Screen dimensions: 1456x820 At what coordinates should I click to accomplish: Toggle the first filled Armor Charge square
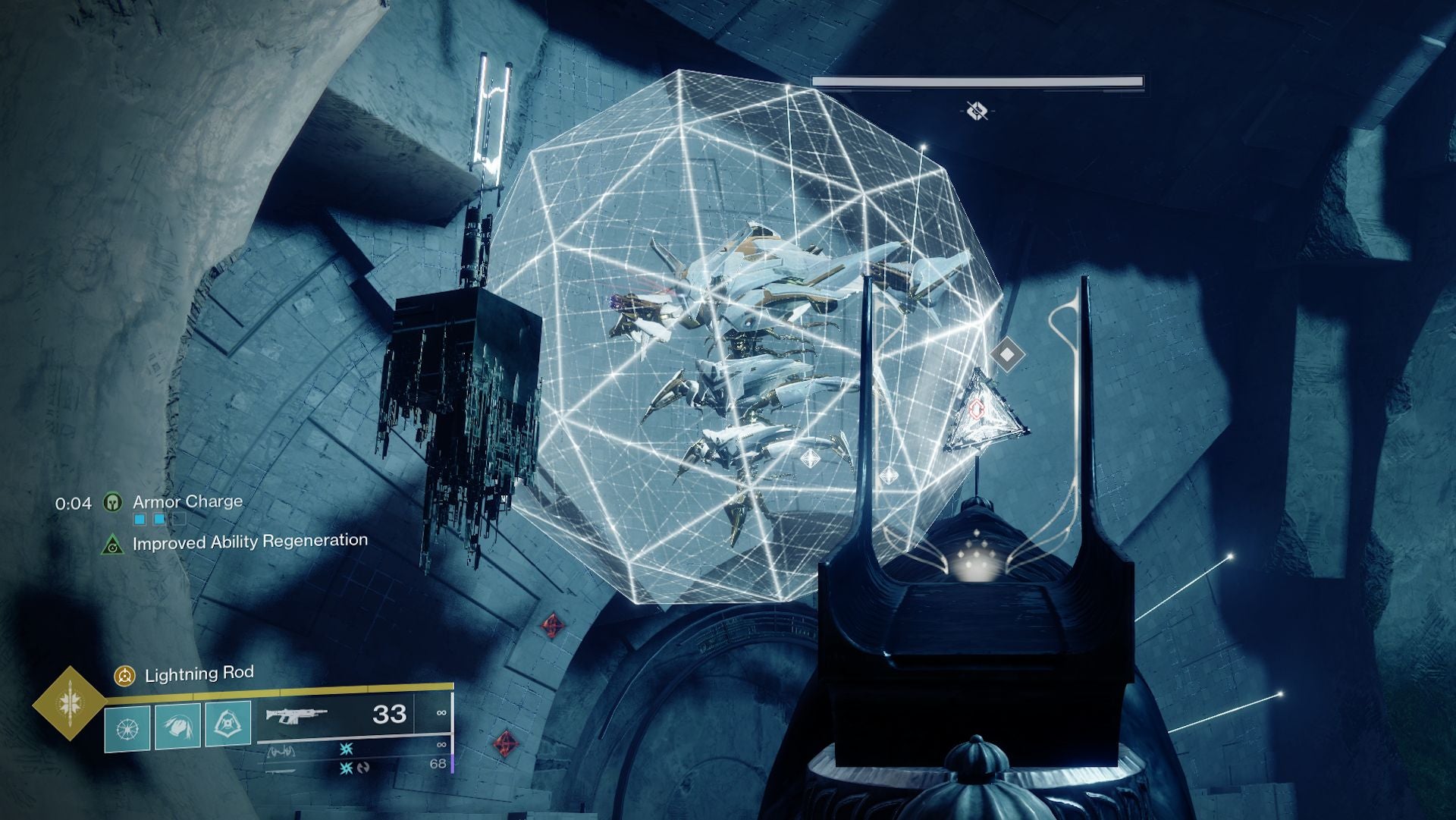point(140,520)
